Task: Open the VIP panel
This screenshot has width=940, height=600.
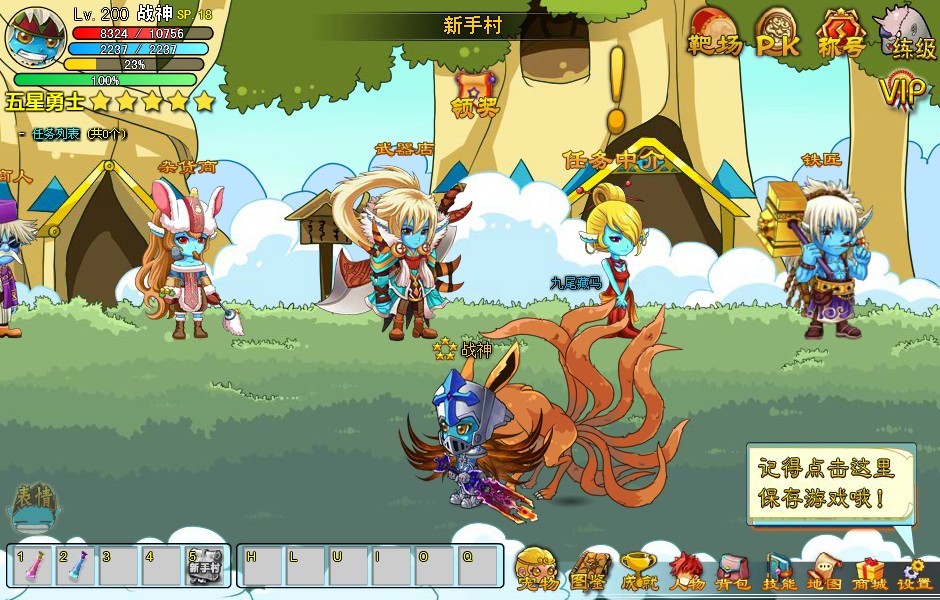Action: tap(904, 92)
